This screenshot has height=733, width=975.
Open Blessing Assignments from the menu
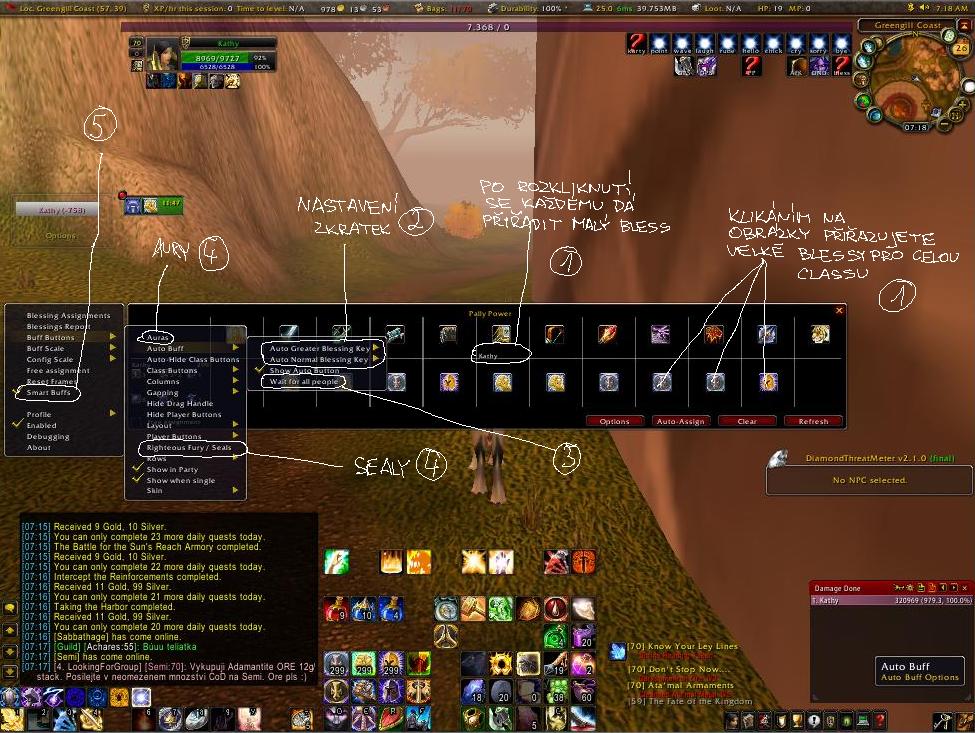click(x=68, y=315)
